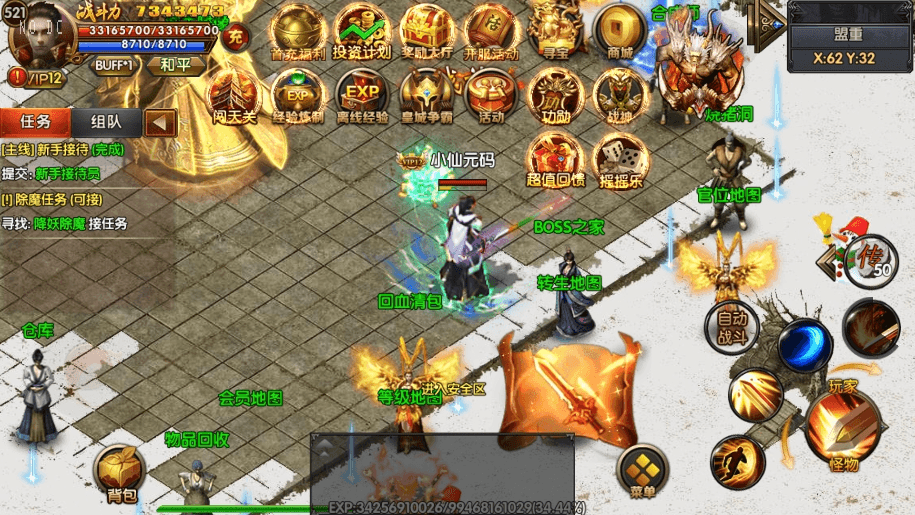Open the 投资计划 investment plan
The width and height of the screenshot is (915, 515).
coord(361,32)
